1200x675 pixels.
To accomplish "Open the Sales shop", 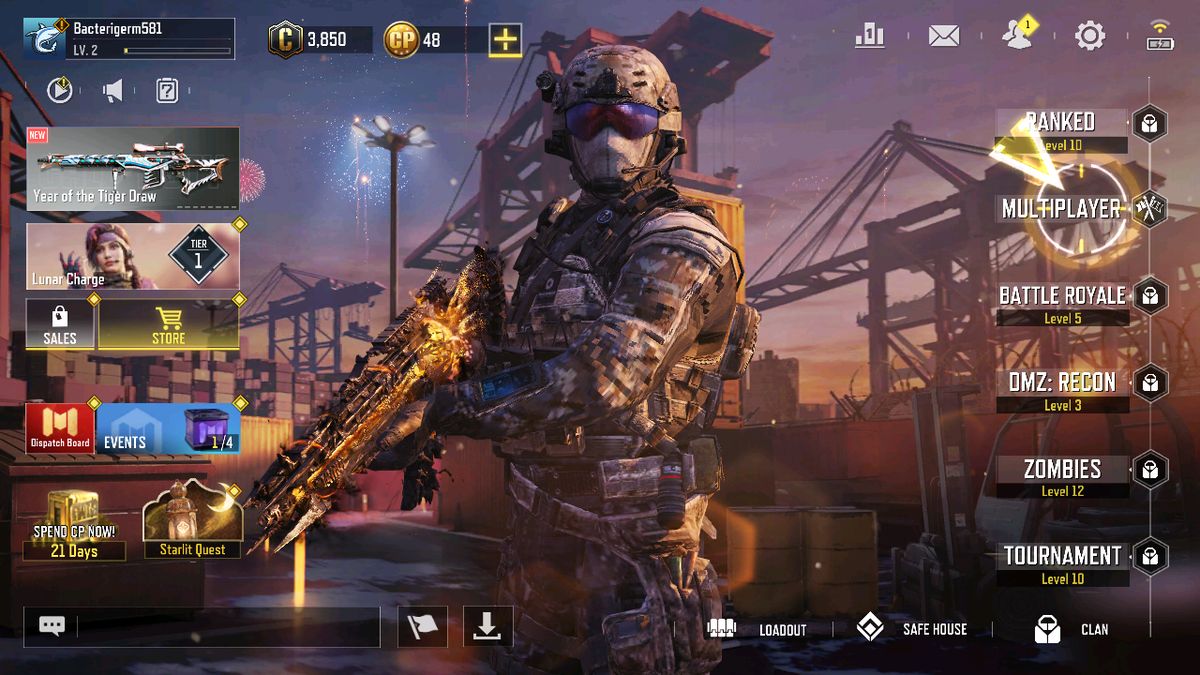I will point(60,324).
